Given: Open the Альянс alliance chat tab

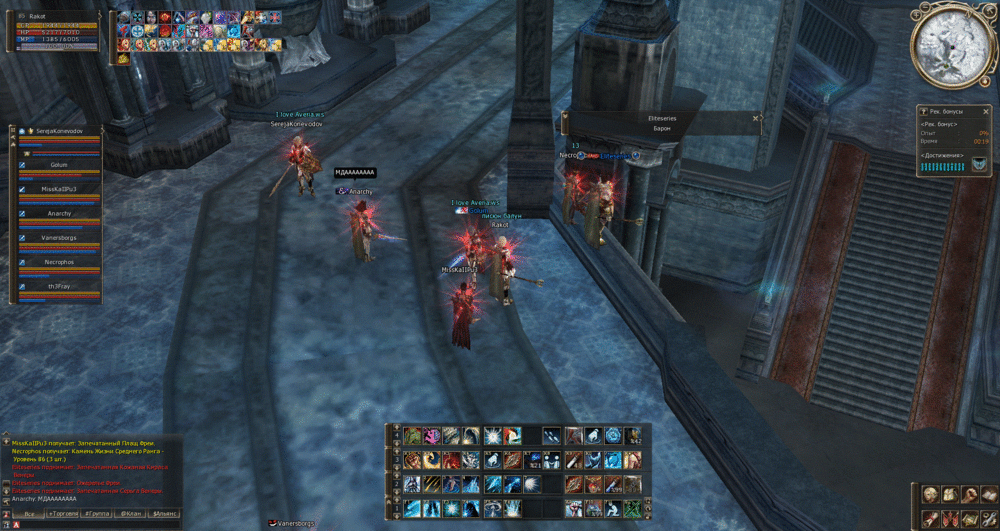Looking at the screenshot, I should (163, 513).
